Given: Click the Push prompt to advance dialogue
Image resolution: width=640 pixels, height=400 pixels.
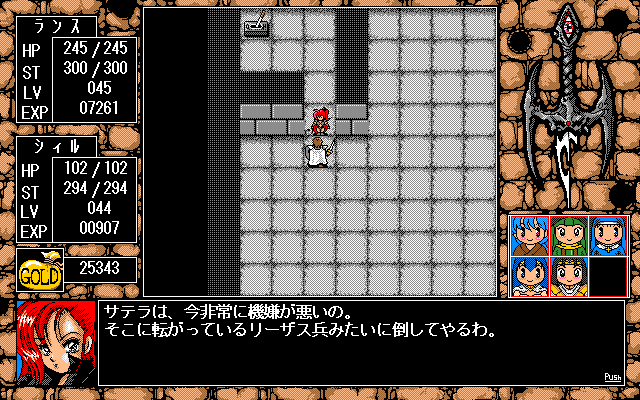Looking at the screenshot, I should tap(613, 377).
